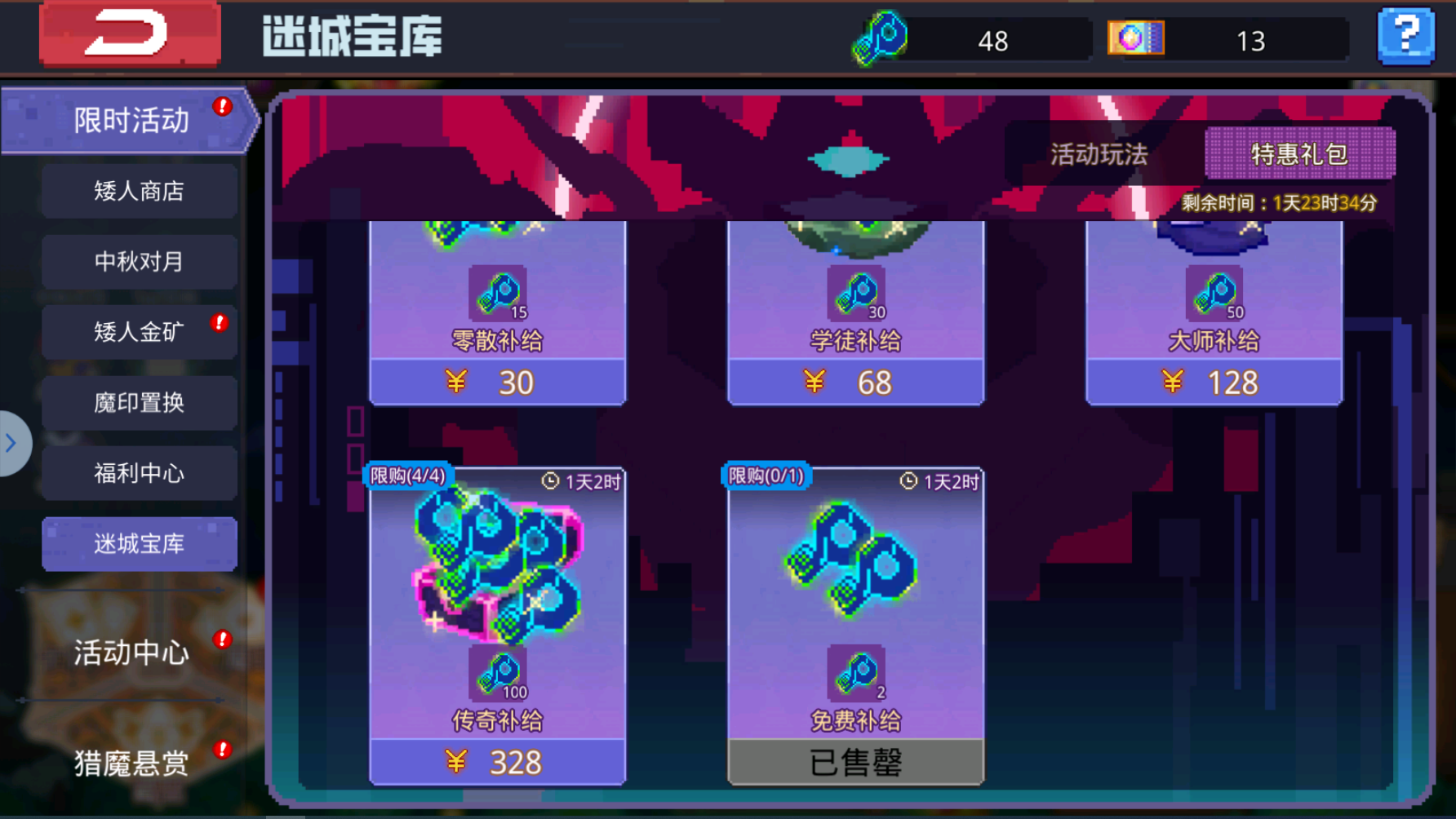Open the 福利中心 section

coord(139,473)
